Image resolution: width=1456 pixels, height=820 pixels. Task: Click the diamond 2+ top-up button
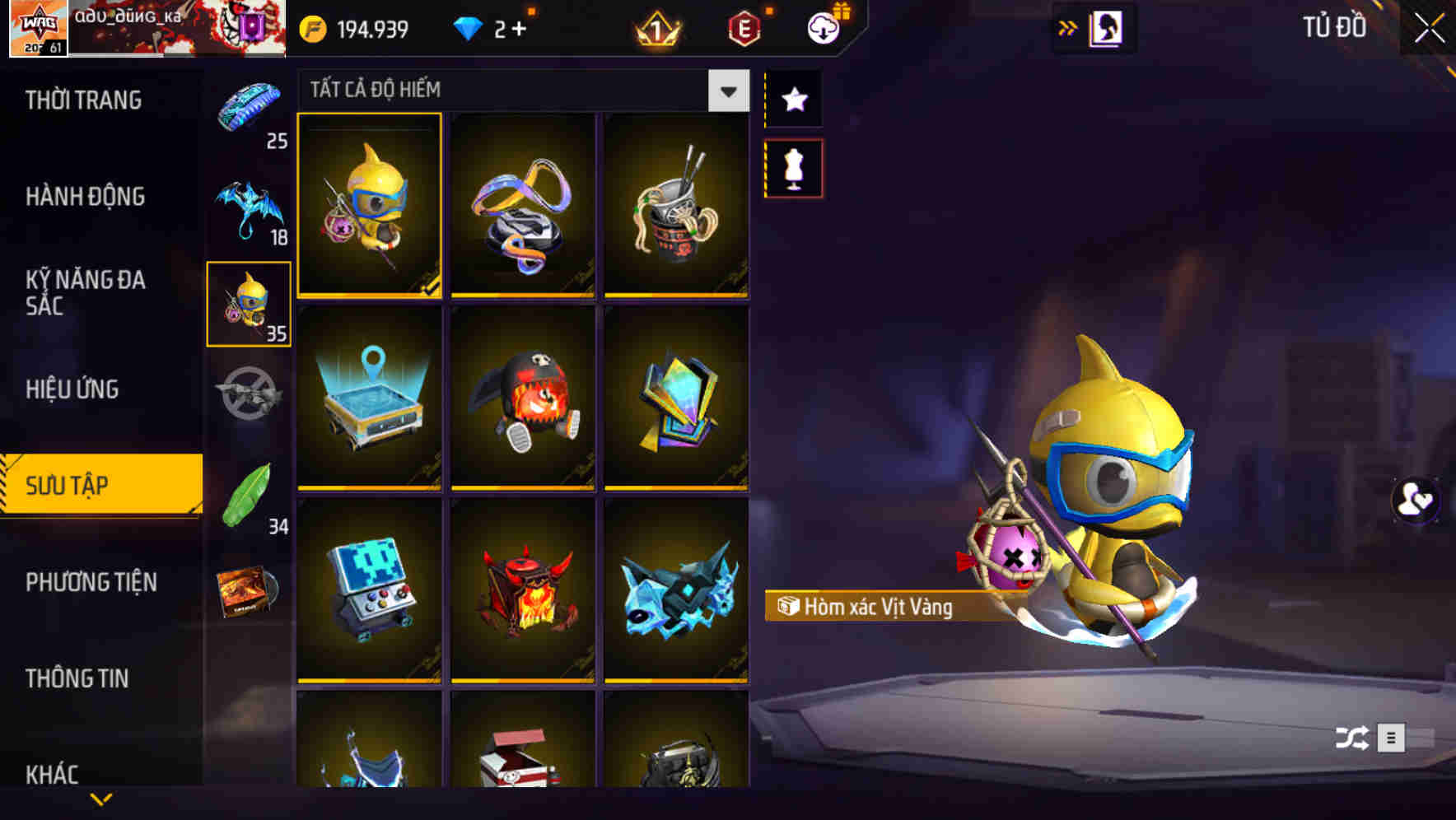coord(490,27)
